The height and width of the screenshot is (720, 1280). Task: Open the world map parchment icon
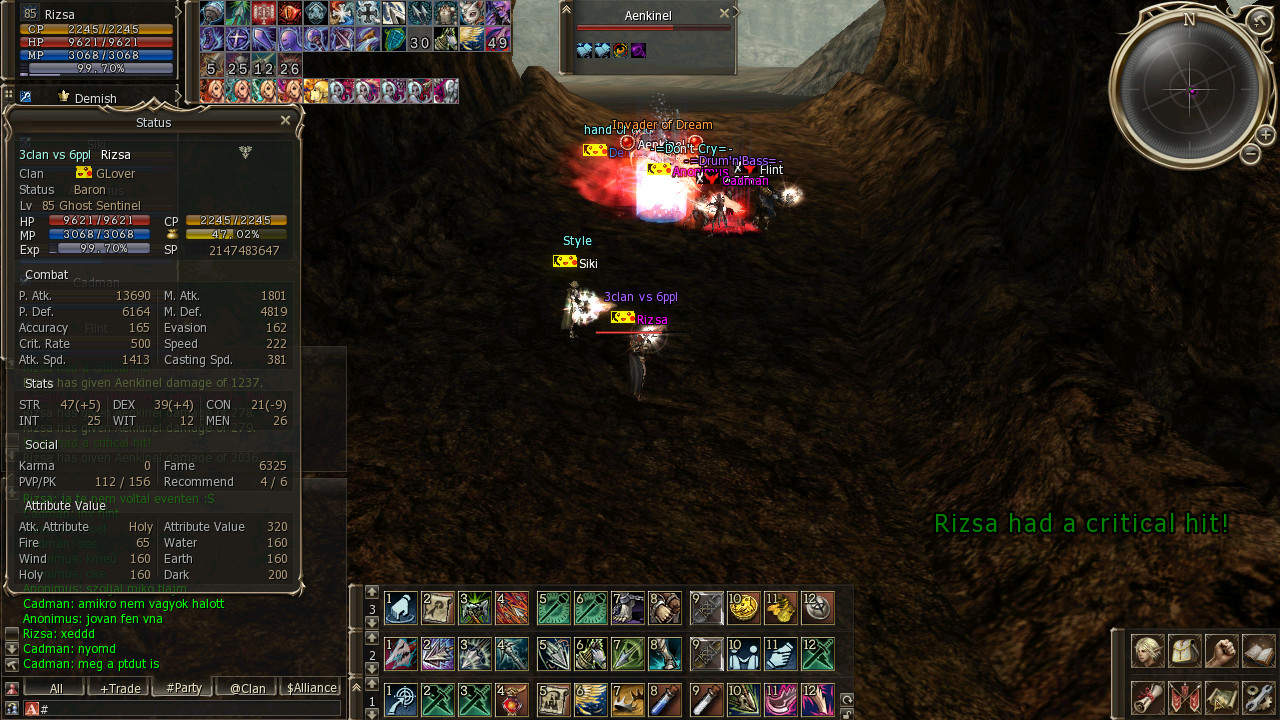click(x=1222, y=697)
